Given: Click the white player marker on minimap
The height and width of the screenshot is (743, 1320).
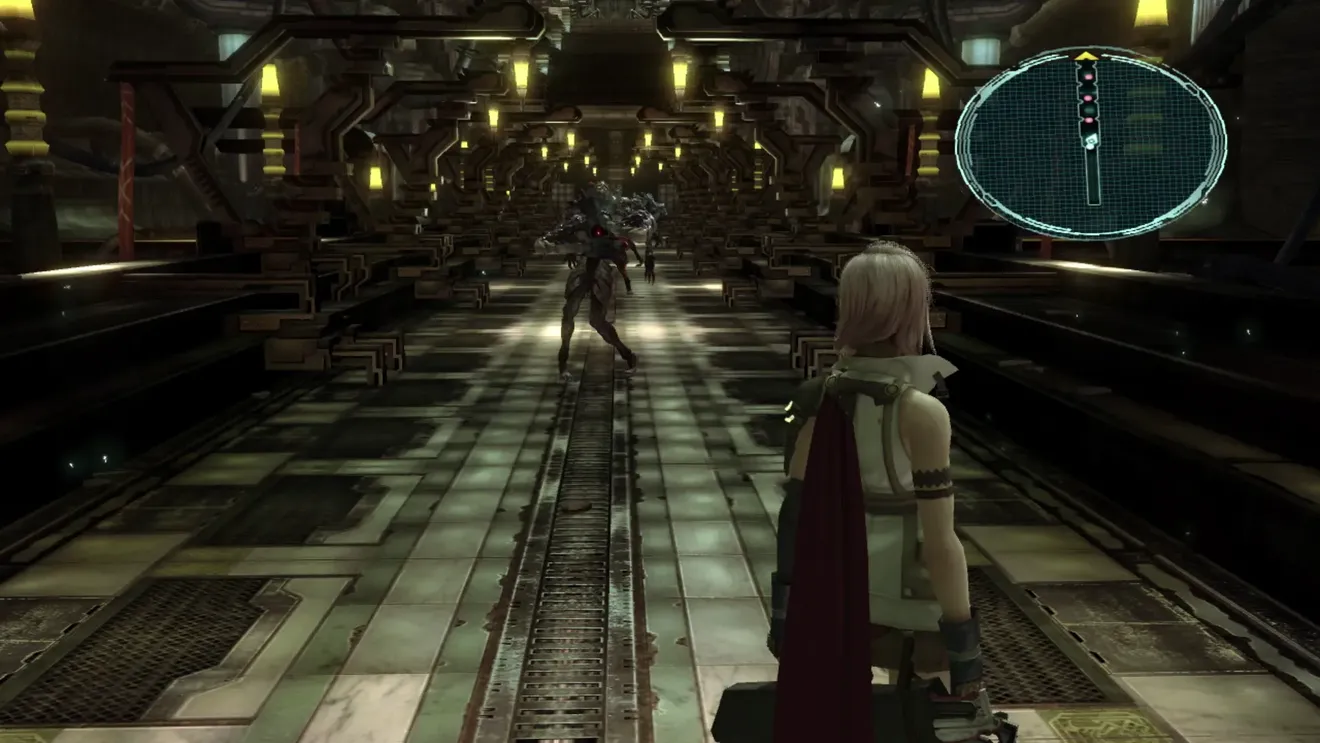Looking at the screenshot, I should point(1091,141).
